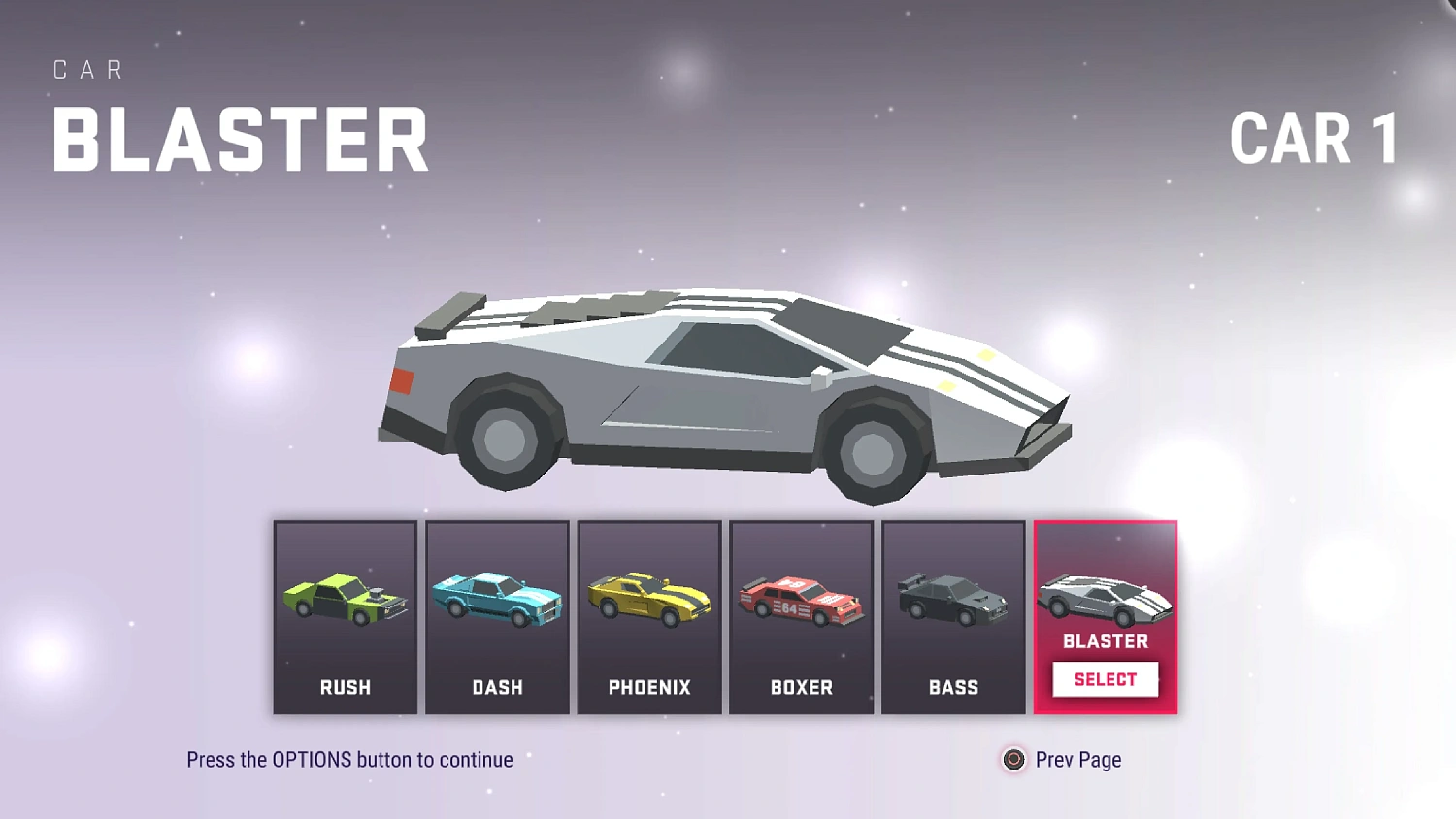Image resolution: width=1456 pixels, height=819 pixels.
Task: Select the yellow Phoenix car thumbnail
Action: tap(648, 597)
